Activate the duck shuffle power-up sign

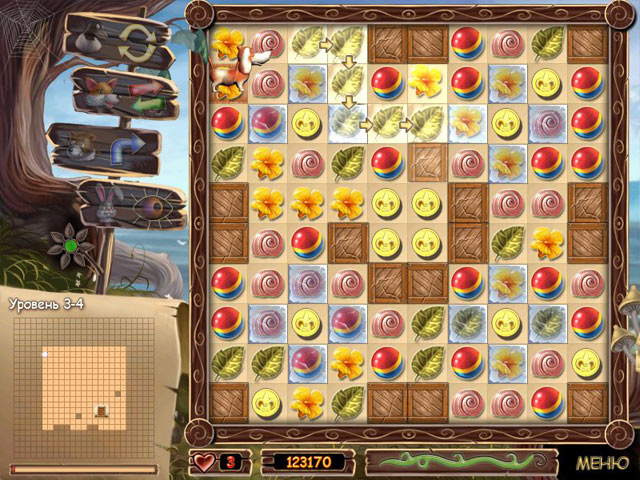click(x=108, y=42)
